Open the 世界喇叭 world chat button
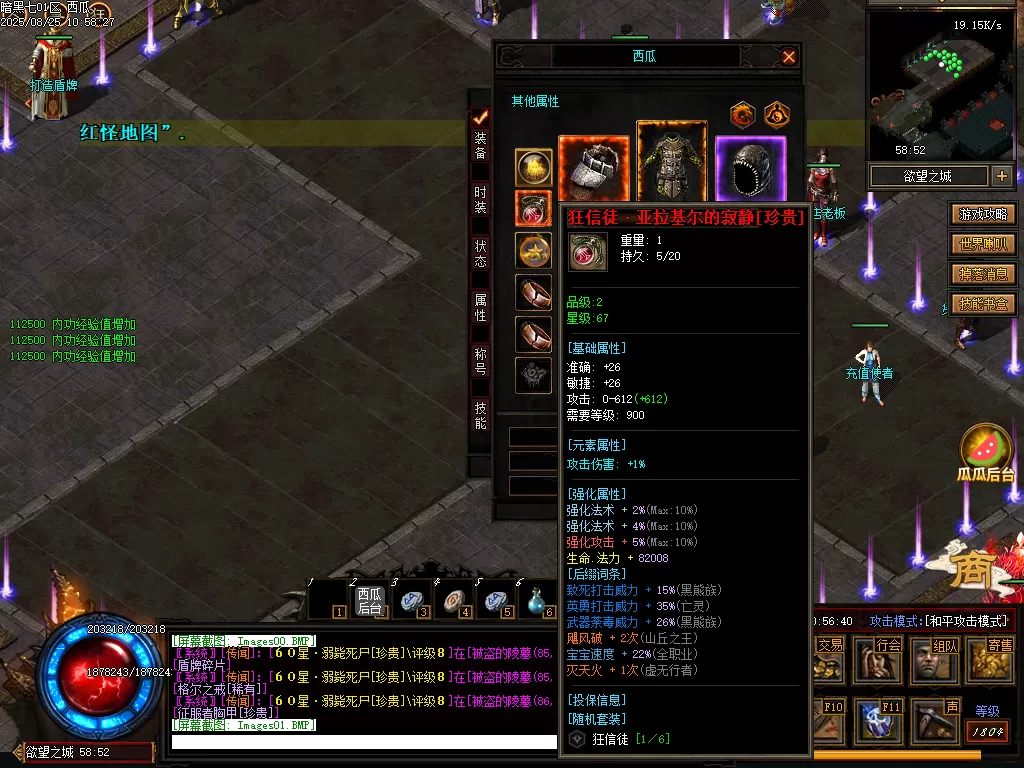Screen dimensions: 1024x768 click(984, 244)
